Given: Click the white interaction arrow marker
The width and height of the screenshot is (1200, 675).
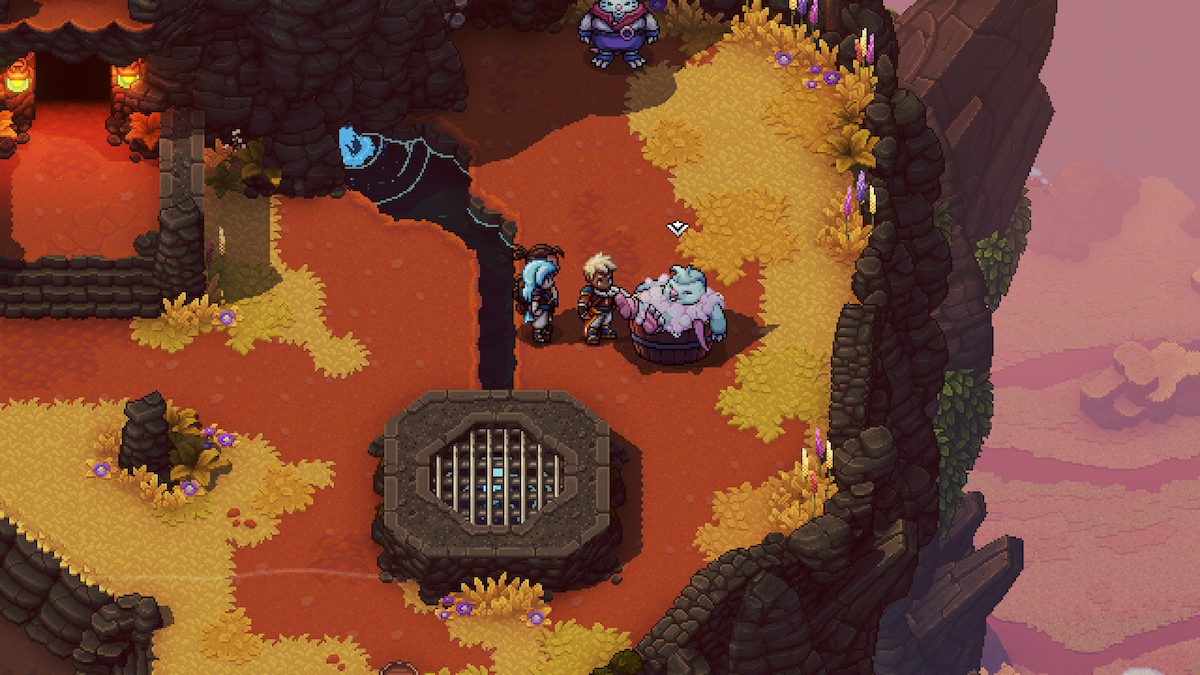Looking at the screenshot, I should tap(677, 228).
